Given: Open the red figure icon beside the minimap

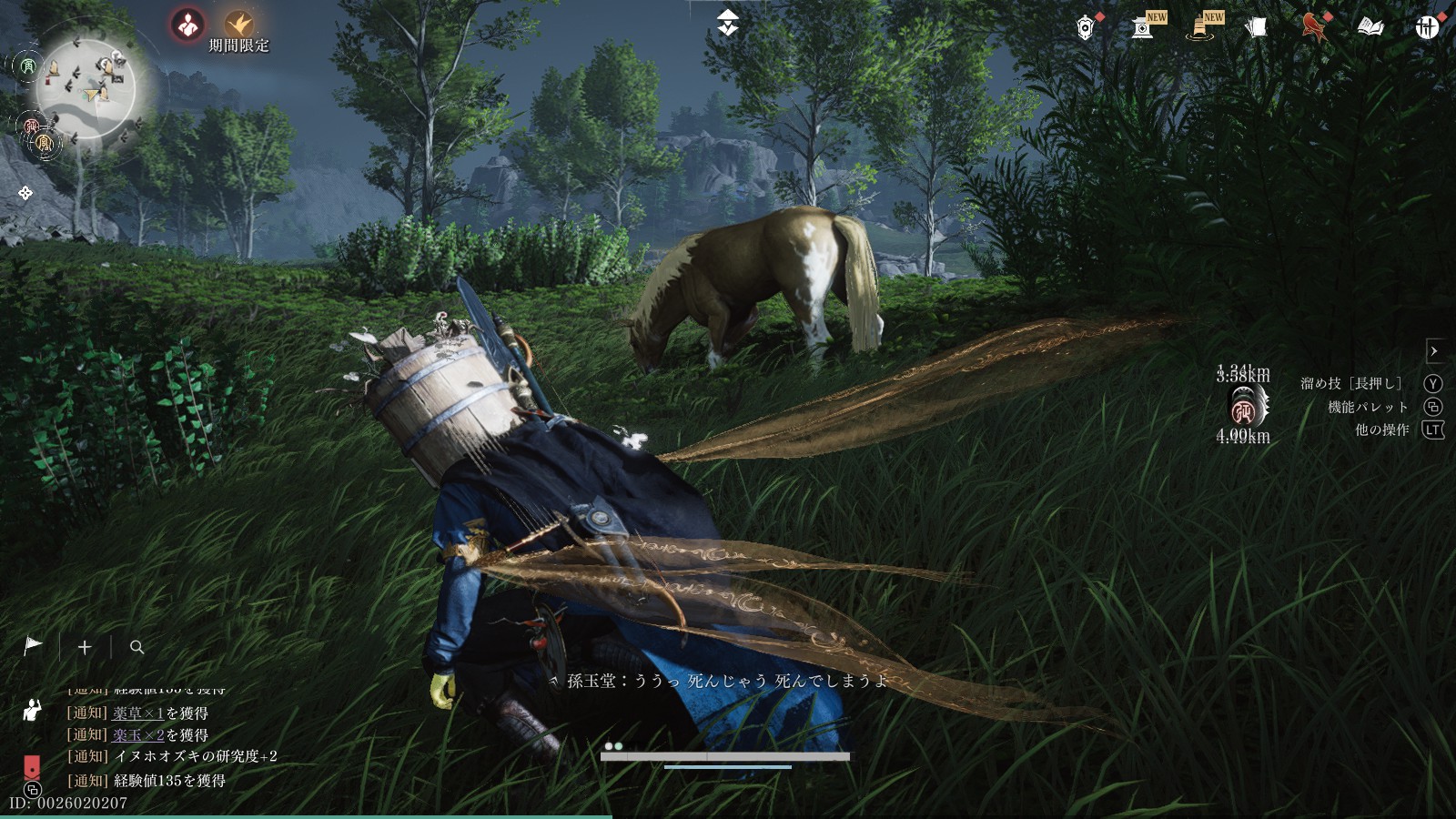Looking at the screenshot, I should coord(188,25).
